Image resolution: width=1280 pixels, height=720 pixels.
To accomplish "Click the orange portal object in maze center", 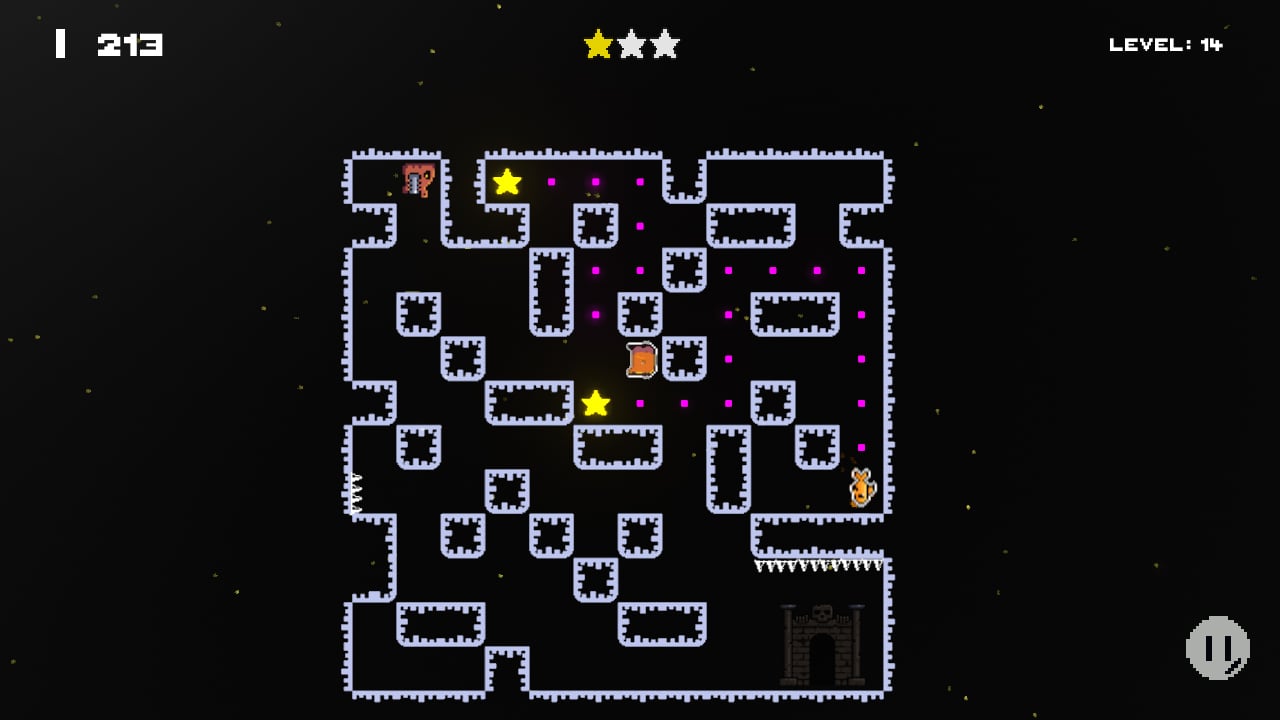I will click(640, 358).
